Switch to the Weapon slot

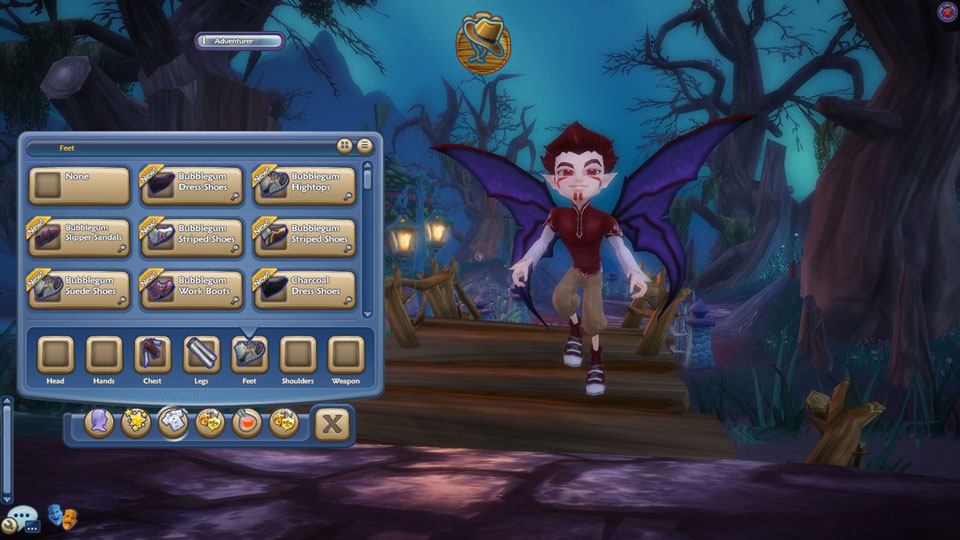[346, 355]
